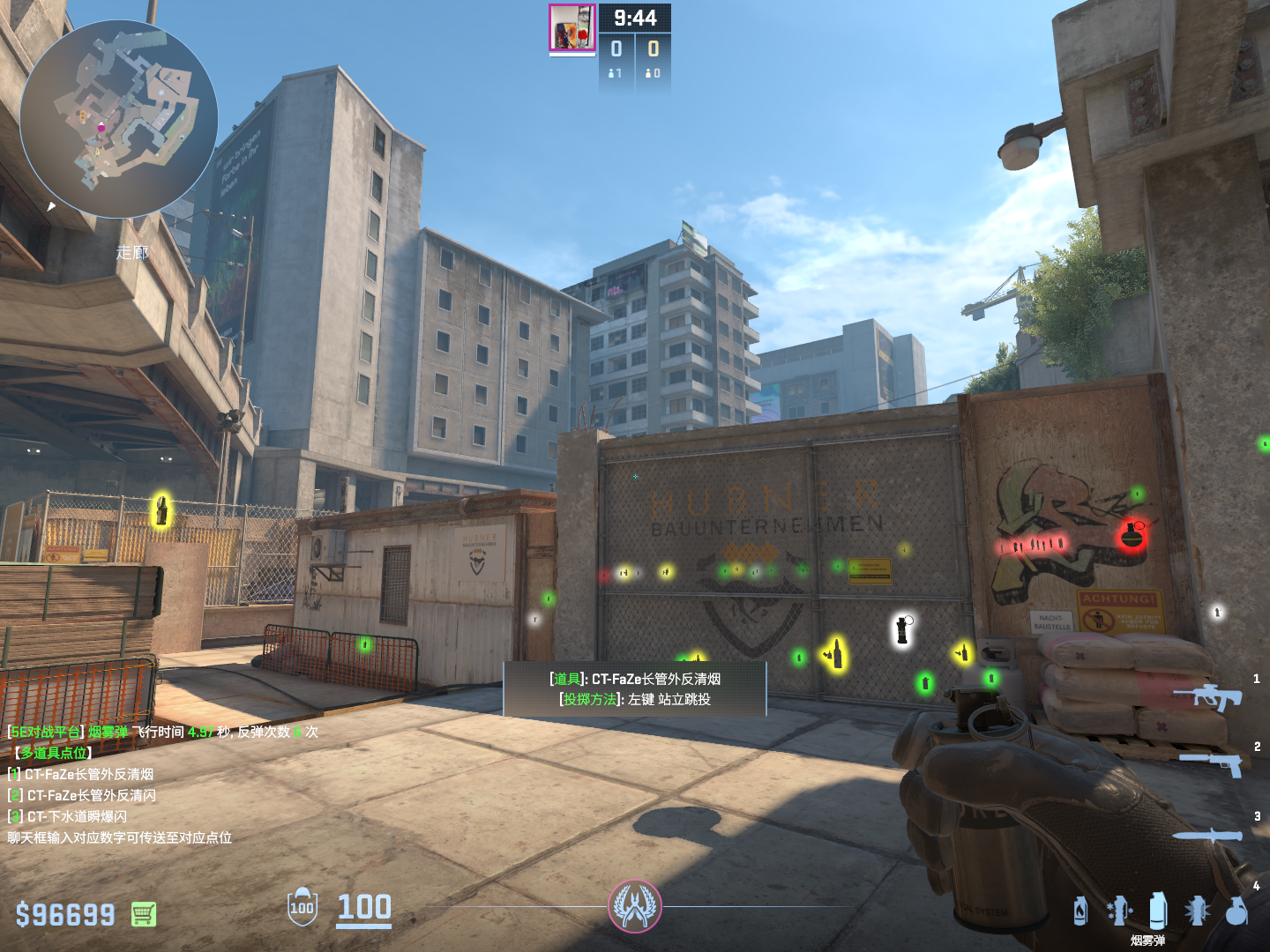Choose lineup 2 CT-FaZe flash in chat

90,795
